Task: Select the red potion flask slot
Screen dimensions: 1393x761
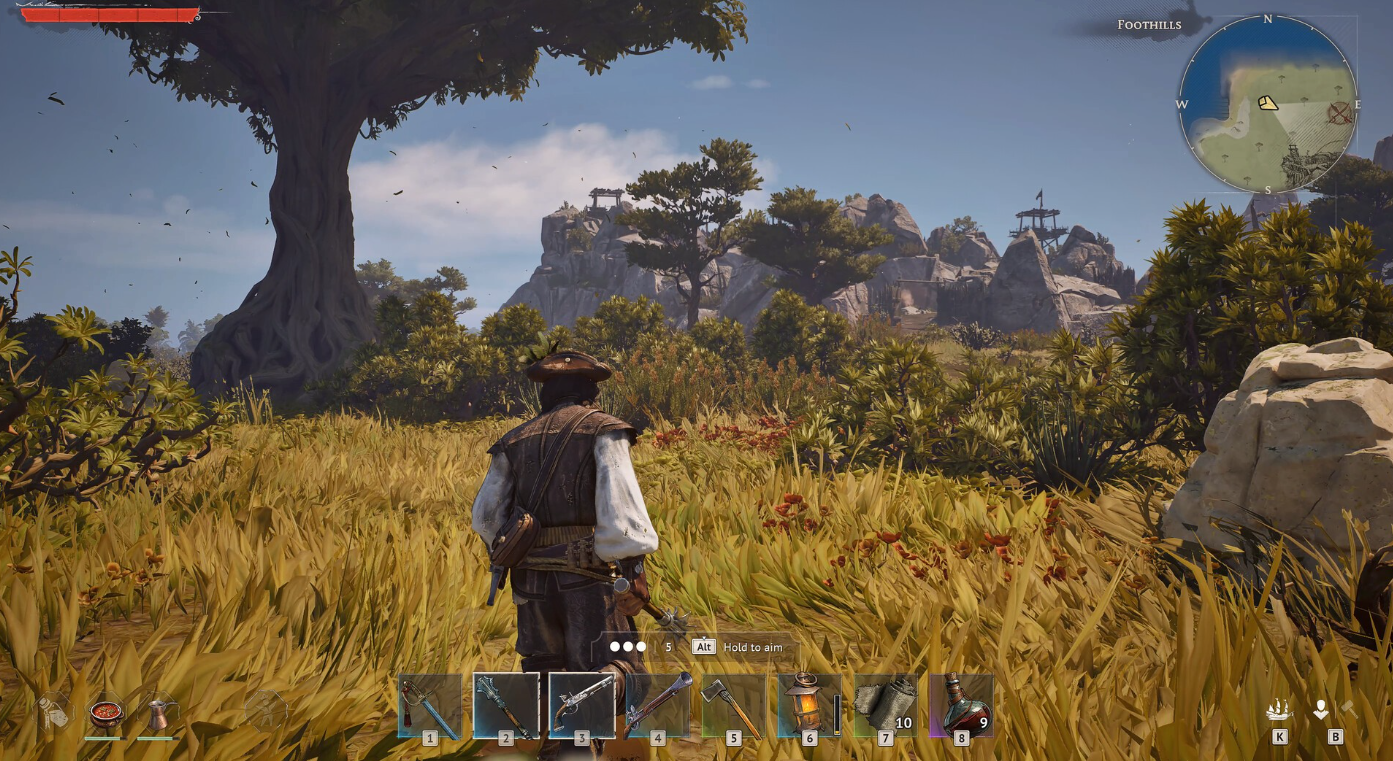Action: pos(961,706)
